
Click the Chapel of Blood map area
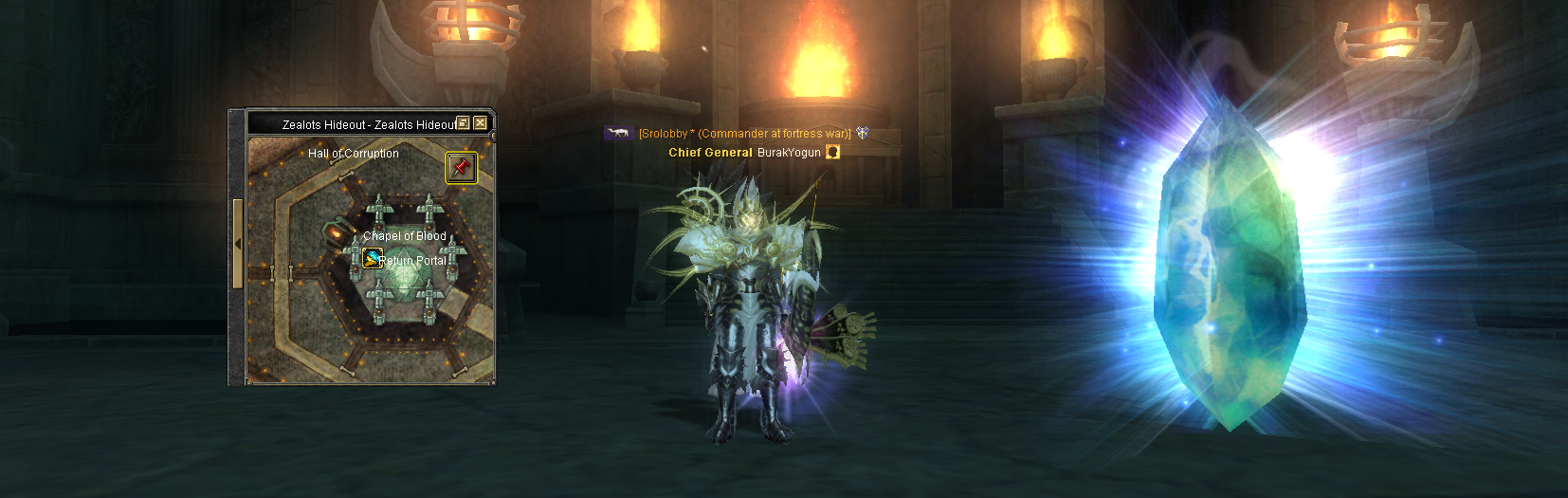click(404, 236)
